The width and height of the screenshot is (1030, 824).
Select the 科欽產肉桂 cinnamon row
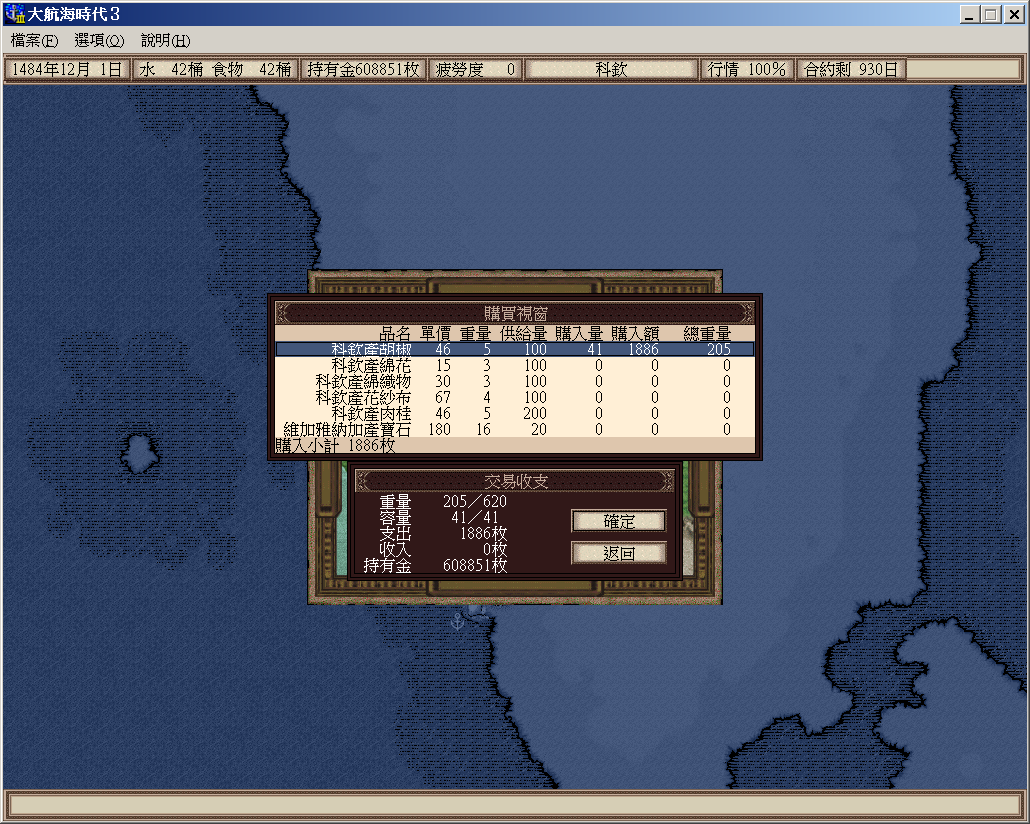(x=514, y=413)
